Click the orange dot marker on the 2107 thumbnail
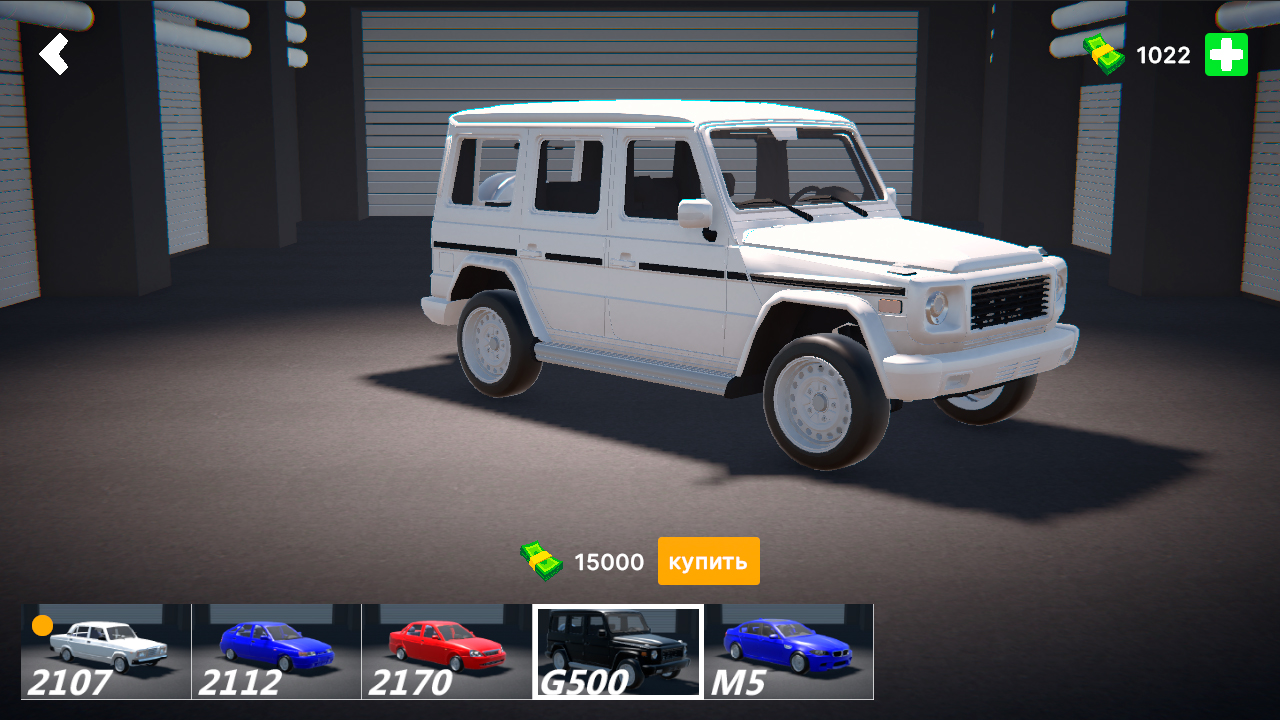The width and height of the screenshot is (1280, 720). click(x=42, y=623)
